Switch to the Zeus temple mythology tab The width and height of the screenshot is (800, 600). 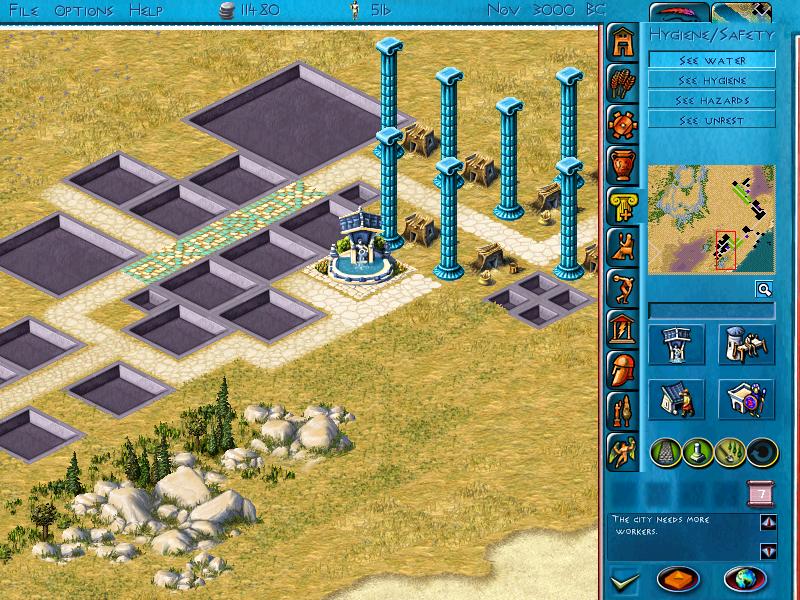click(624, 327)
